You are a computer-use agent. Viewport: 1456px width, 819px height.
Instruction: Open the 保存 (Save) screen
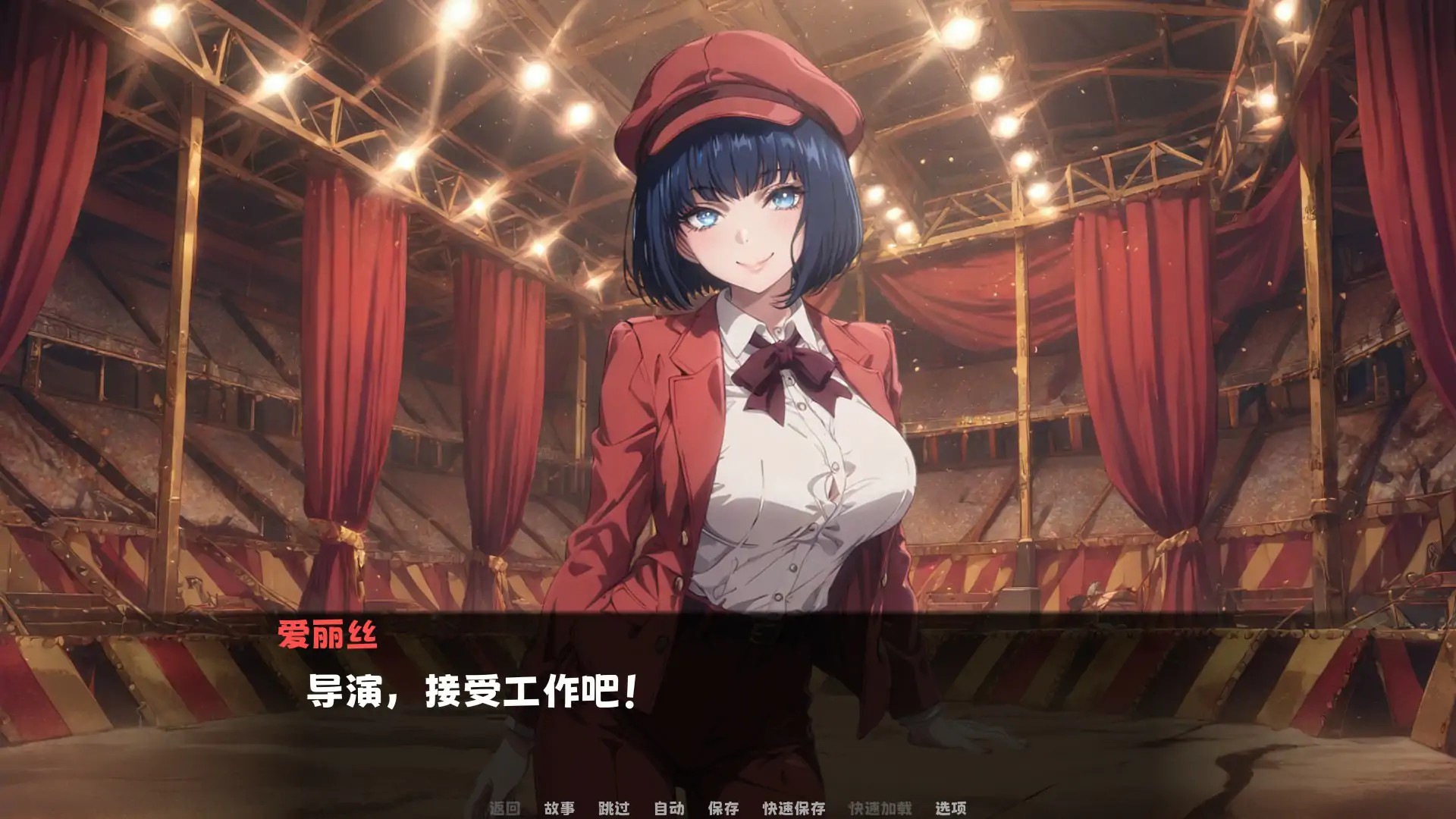[x=723, y=808]
